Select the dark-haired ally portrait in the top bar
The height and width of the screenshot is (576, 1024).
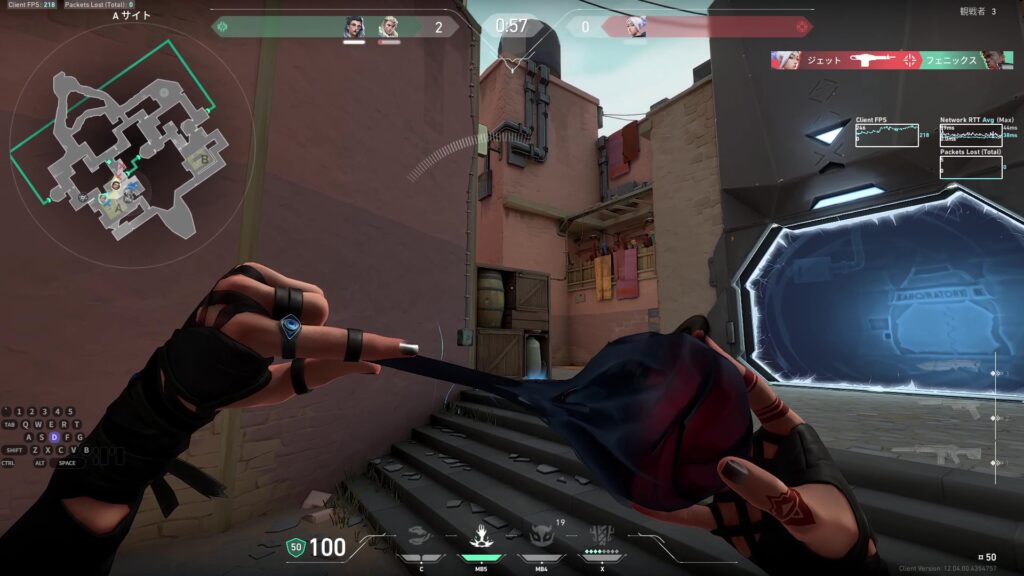pyautogui.click(x=355, y=27)
